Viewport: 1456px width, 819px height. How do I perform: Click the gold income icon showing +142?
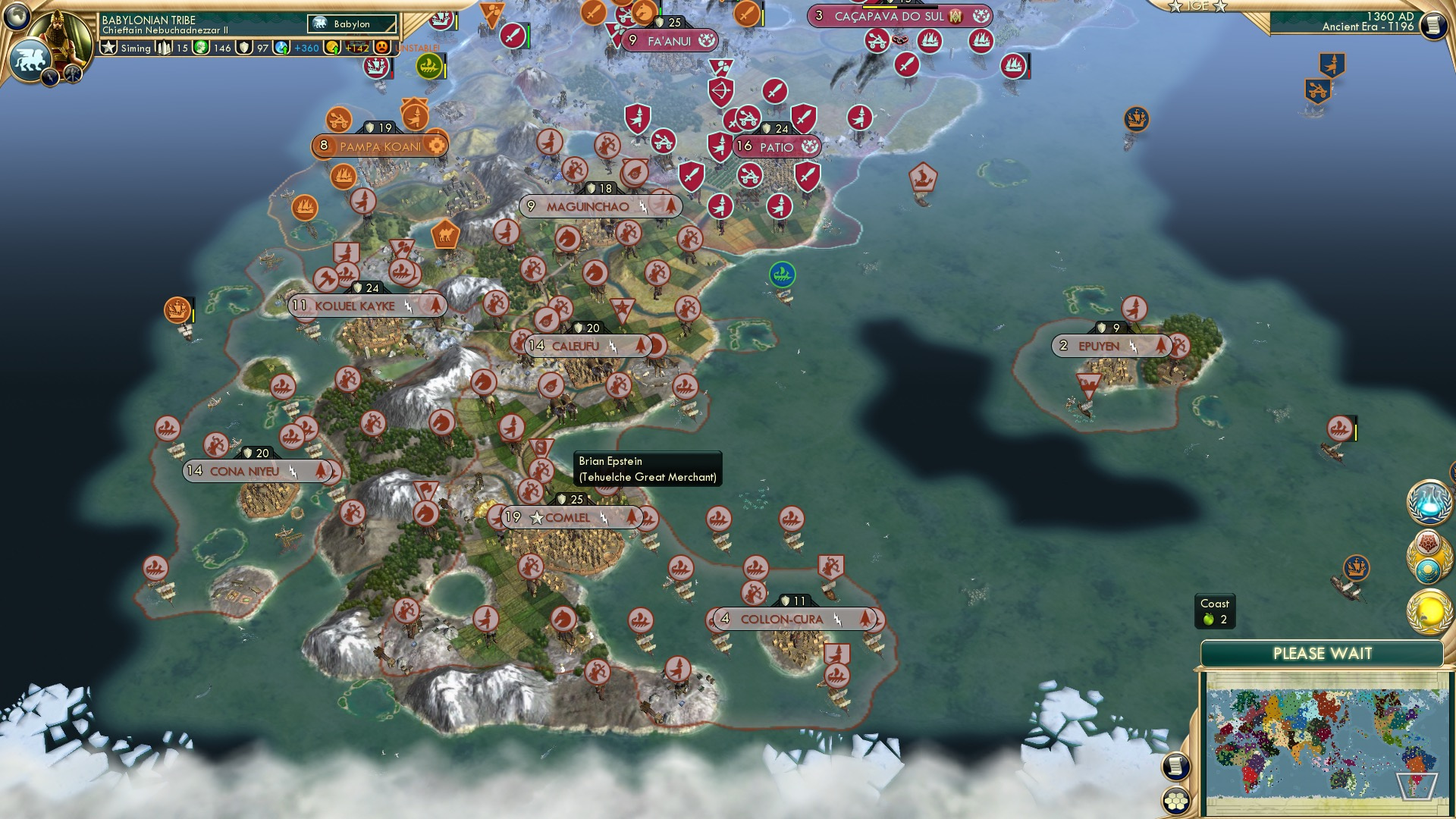tap(333, 46)
